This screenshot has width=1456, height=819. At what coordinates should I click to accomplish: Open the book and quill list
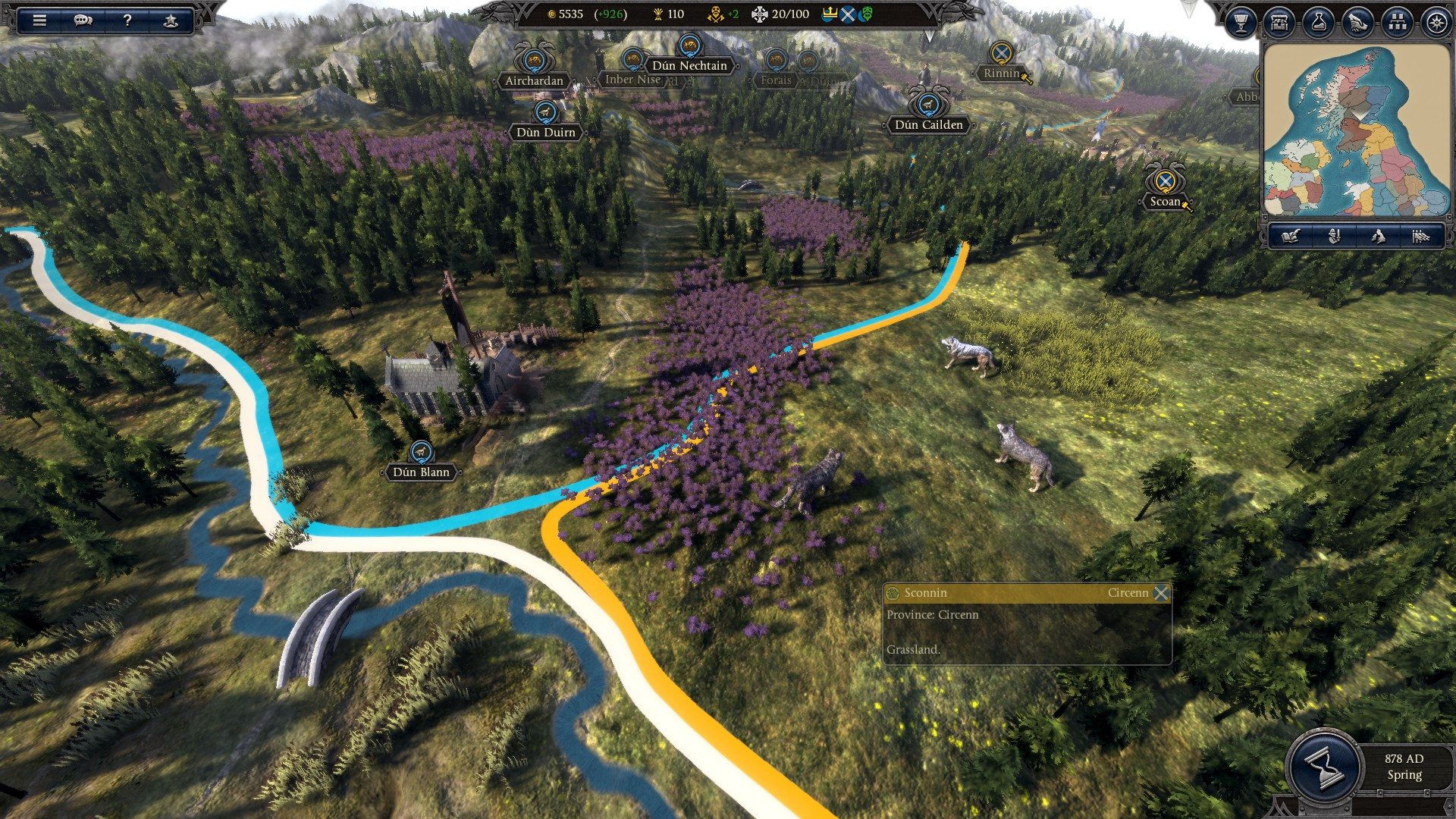[x=1291, y=237]
